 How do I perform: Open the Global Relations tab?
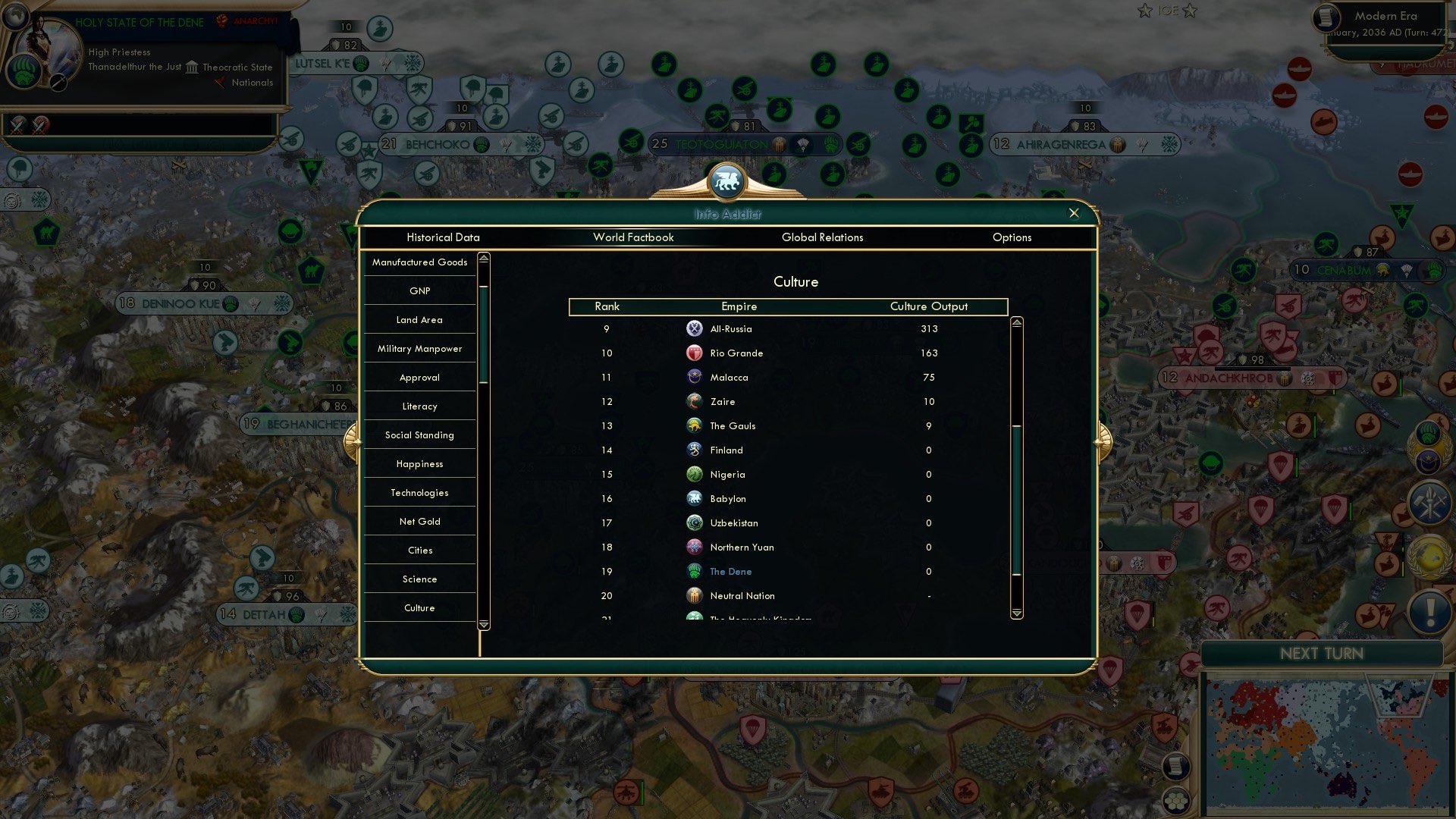tap(823, 237)
